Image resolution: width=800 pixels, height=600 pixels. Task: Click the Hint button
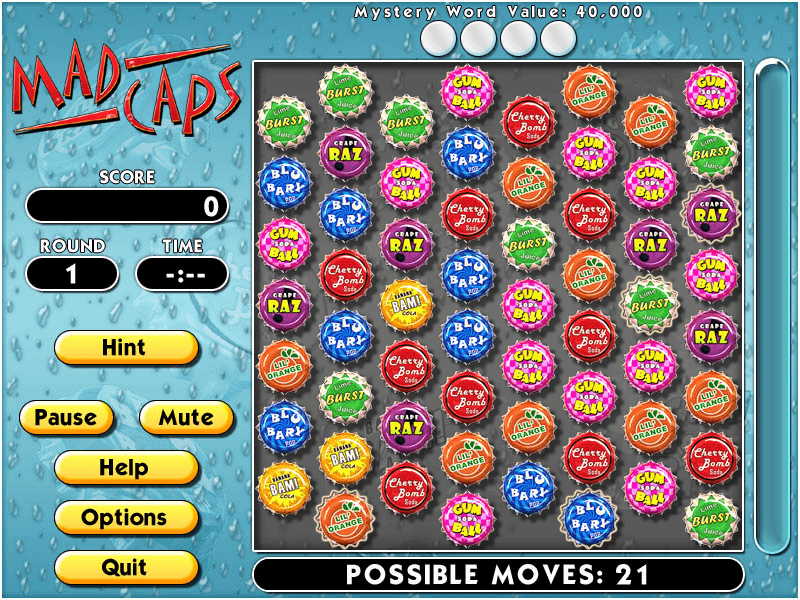pyautogui.click(x=125, y=348)
